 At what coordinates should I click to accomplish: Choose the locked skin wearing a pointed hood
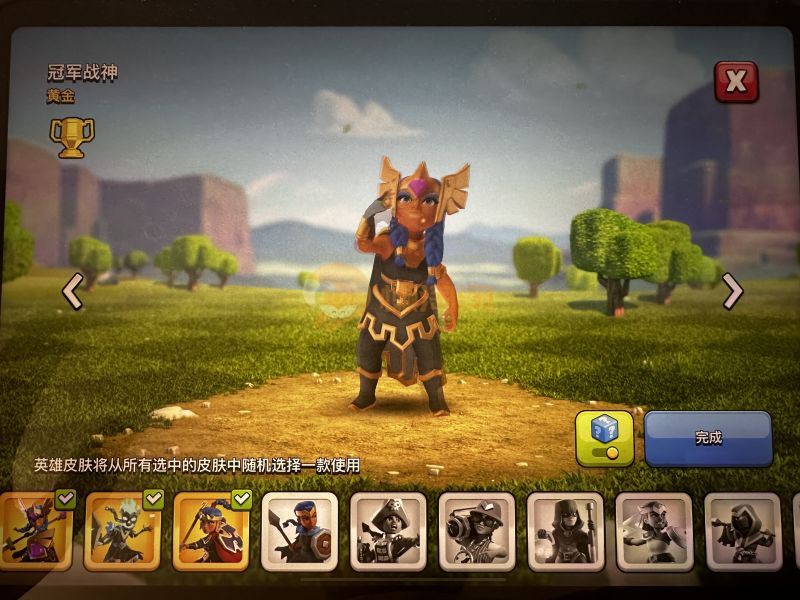(x=565, y=531)
